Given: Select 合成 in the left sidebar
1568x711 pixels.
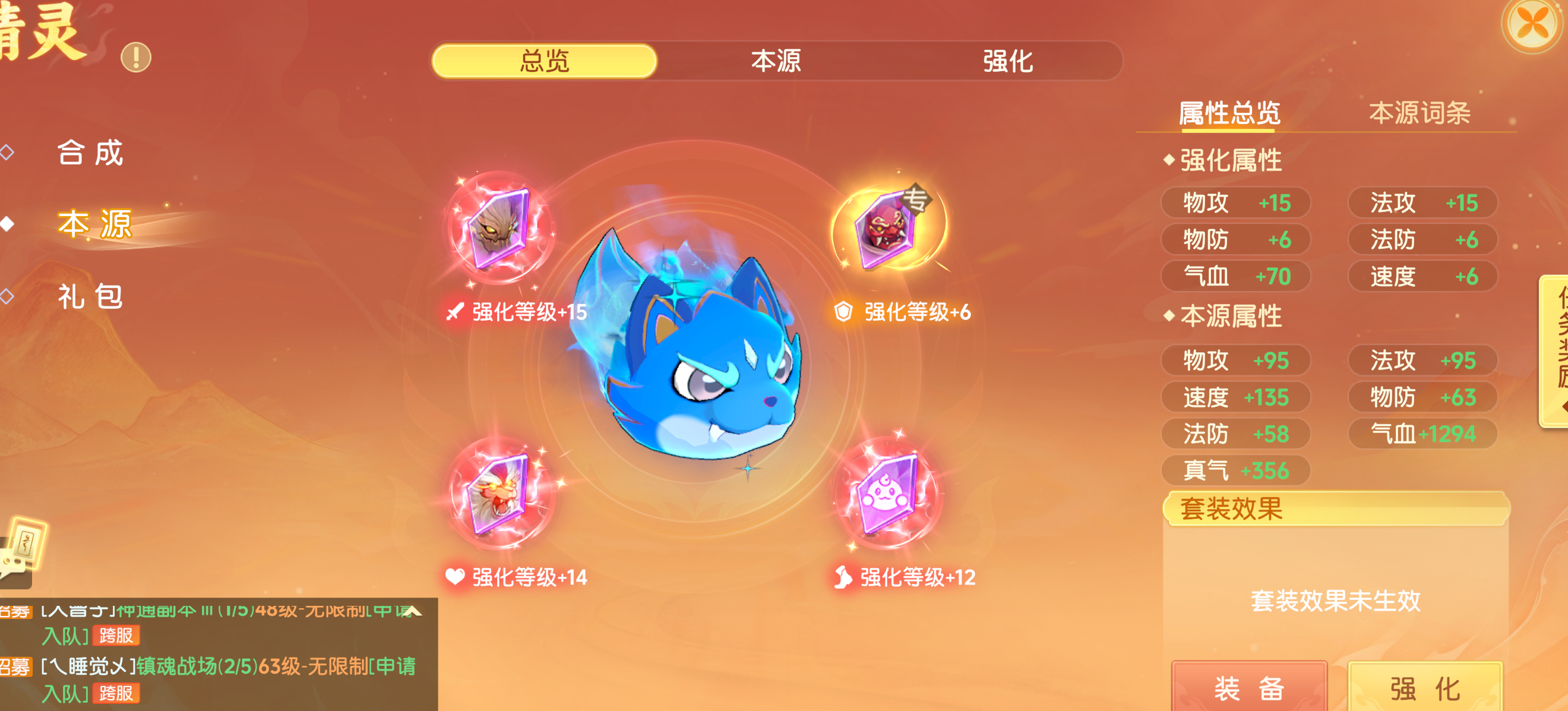Looking at the screenshot, I should coord(91,154).
